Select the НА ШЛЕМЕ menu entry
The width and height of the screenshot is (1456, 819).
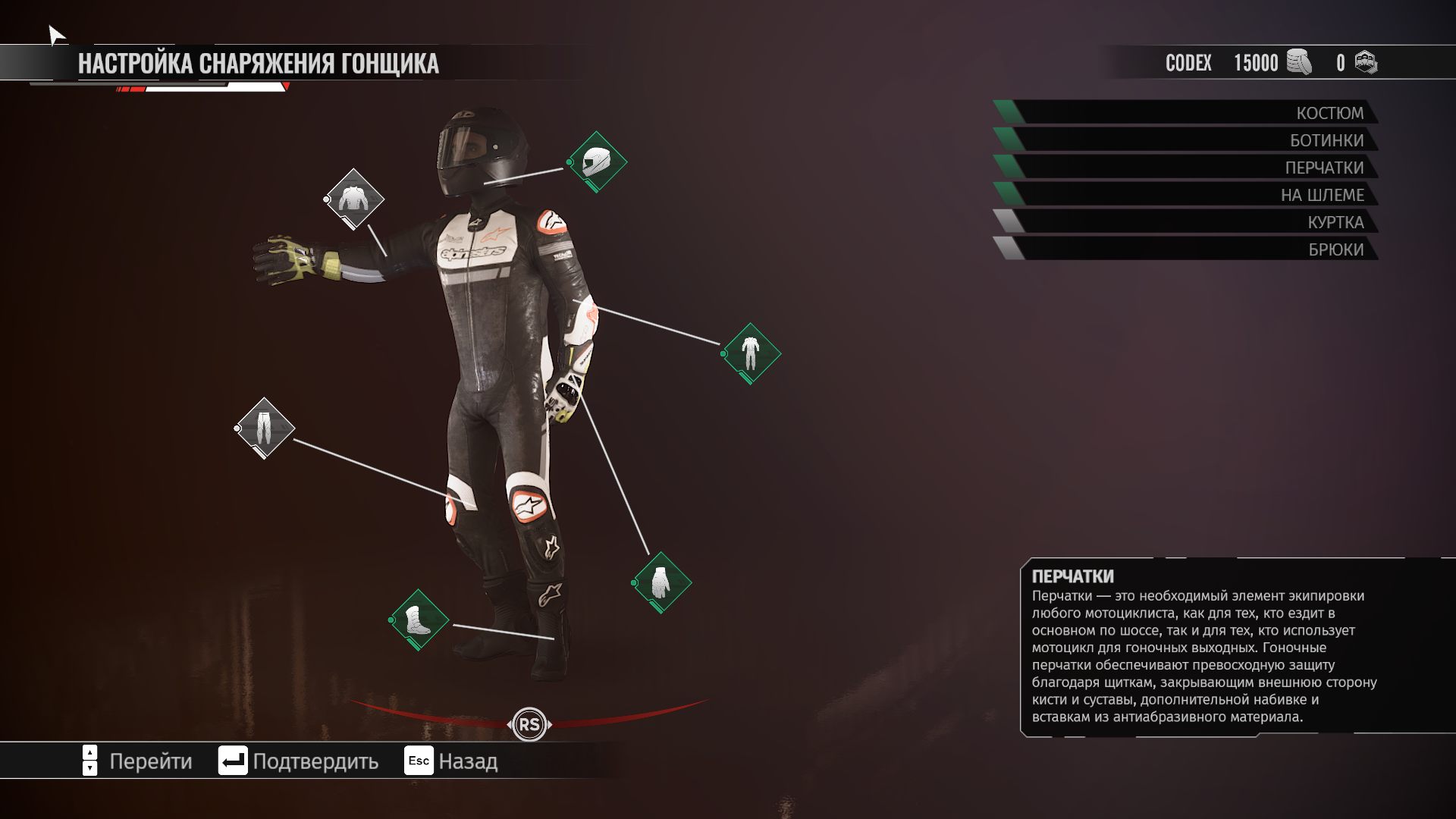(x=1187, y=195)
